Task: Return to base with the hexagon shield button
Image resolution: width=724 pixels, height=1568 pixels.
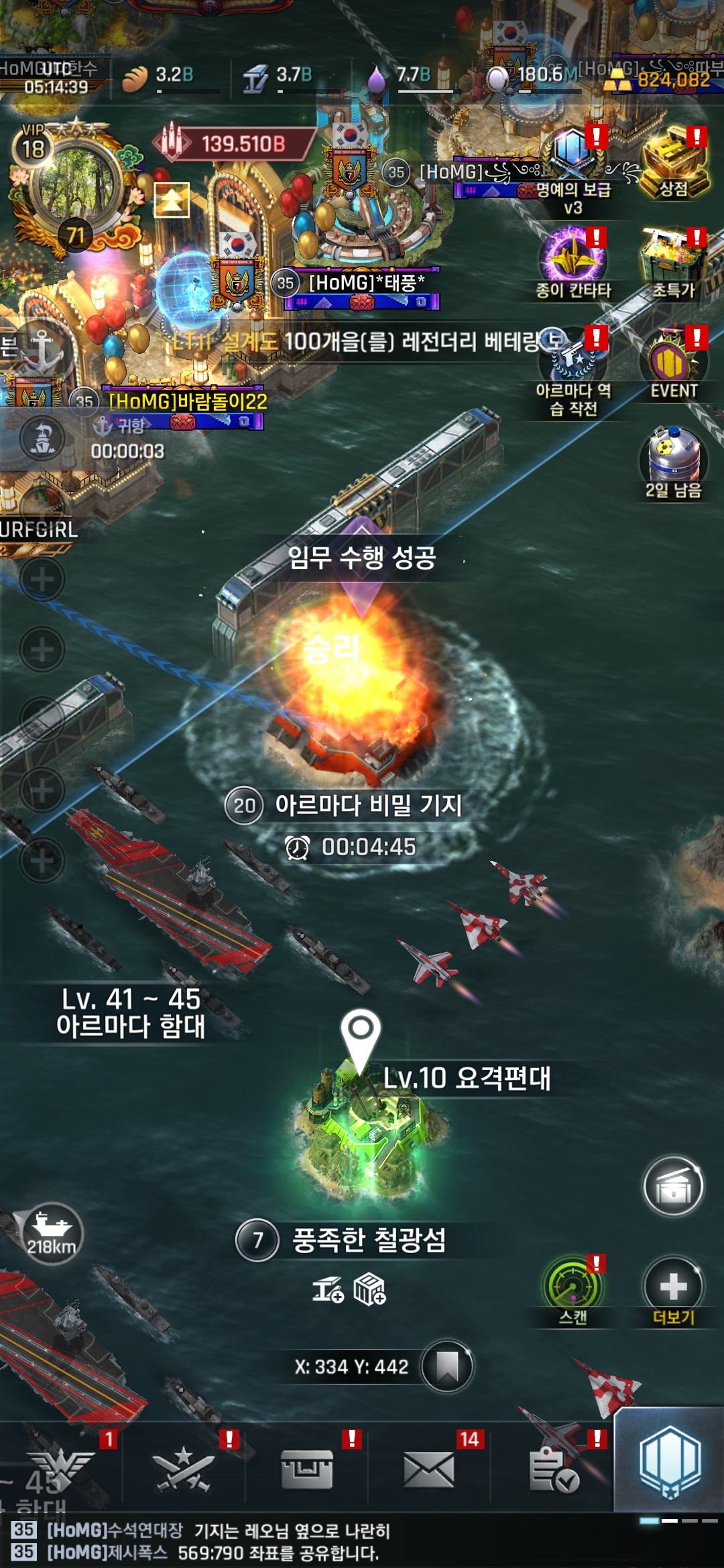Action: 670,1461
